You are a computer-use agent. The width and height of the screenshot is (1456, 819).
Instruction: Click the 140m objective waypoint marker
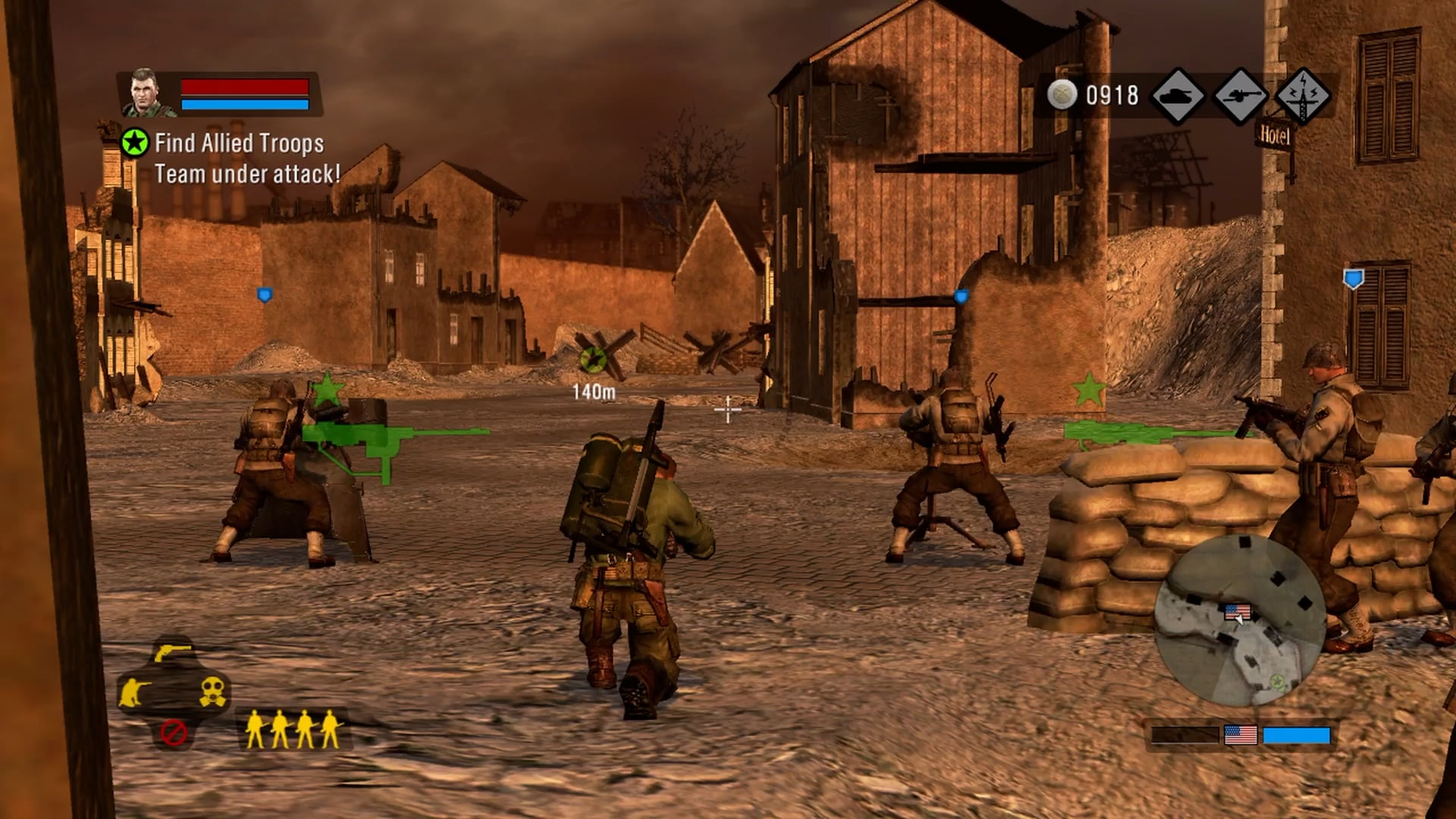click(x=593, y=359)
